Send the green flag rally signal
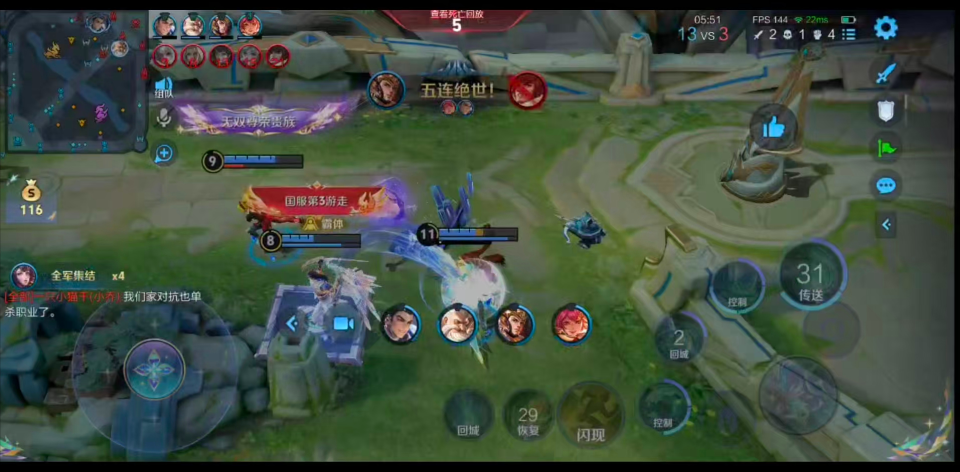Screen dimensions: 960x472 pyautogui.click(x=885, y=148)
